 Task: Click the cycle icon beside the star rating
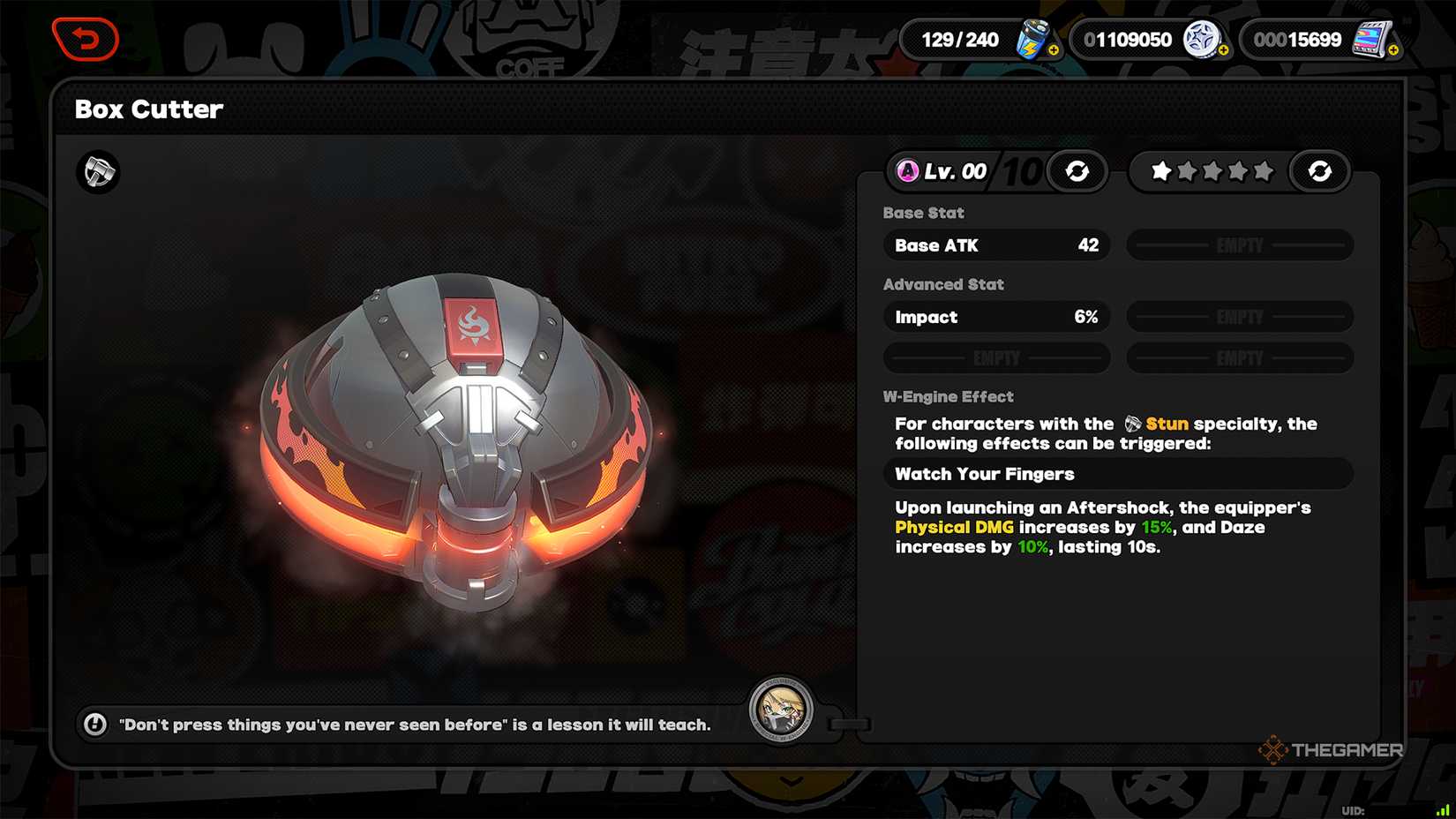[x=1319, y=171]
